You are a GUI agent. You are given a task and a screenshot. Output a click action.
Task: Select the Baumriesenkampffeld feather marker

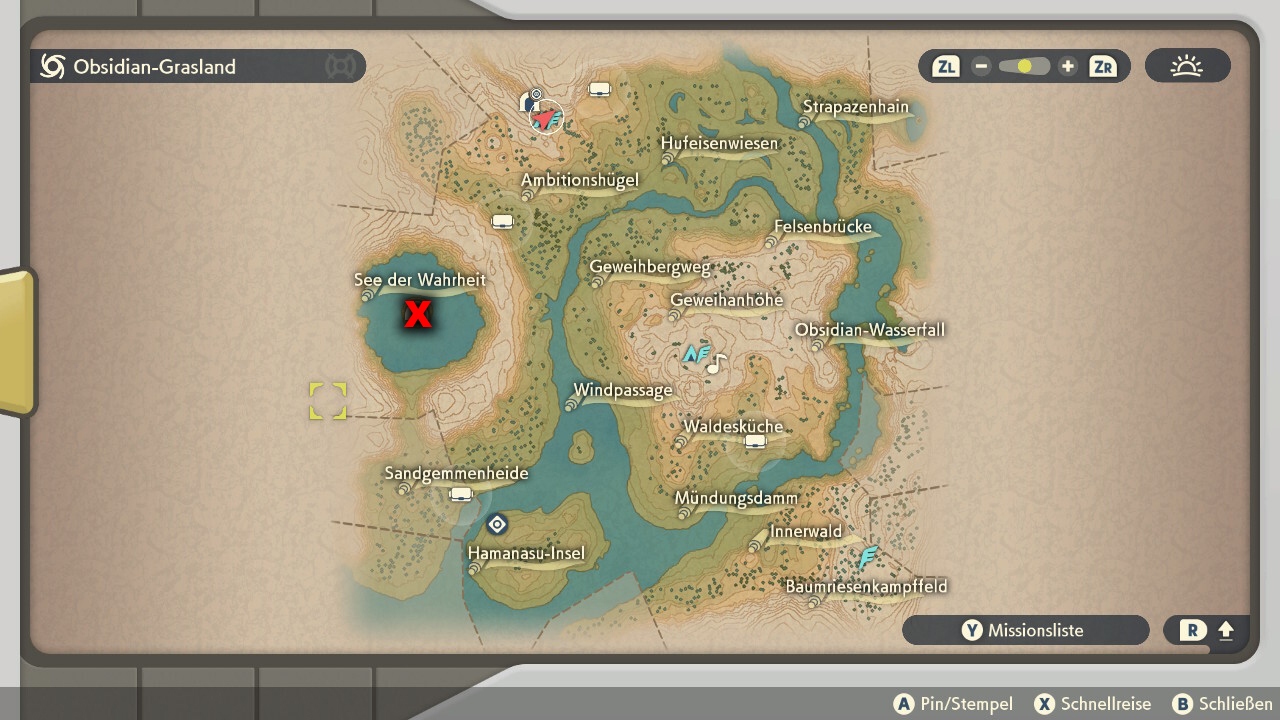[868, 556]
